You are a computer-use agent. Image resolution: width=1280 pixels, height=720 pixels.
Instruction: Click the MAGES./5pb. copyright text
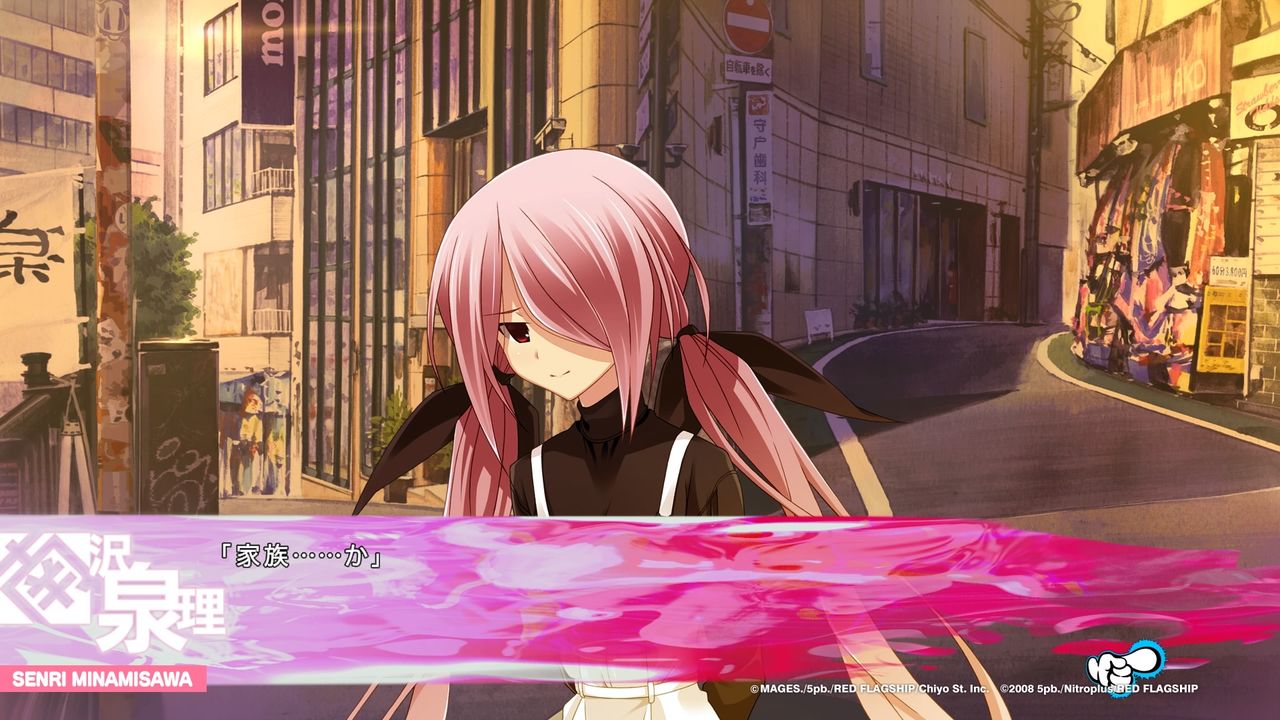tap(800, 688)
